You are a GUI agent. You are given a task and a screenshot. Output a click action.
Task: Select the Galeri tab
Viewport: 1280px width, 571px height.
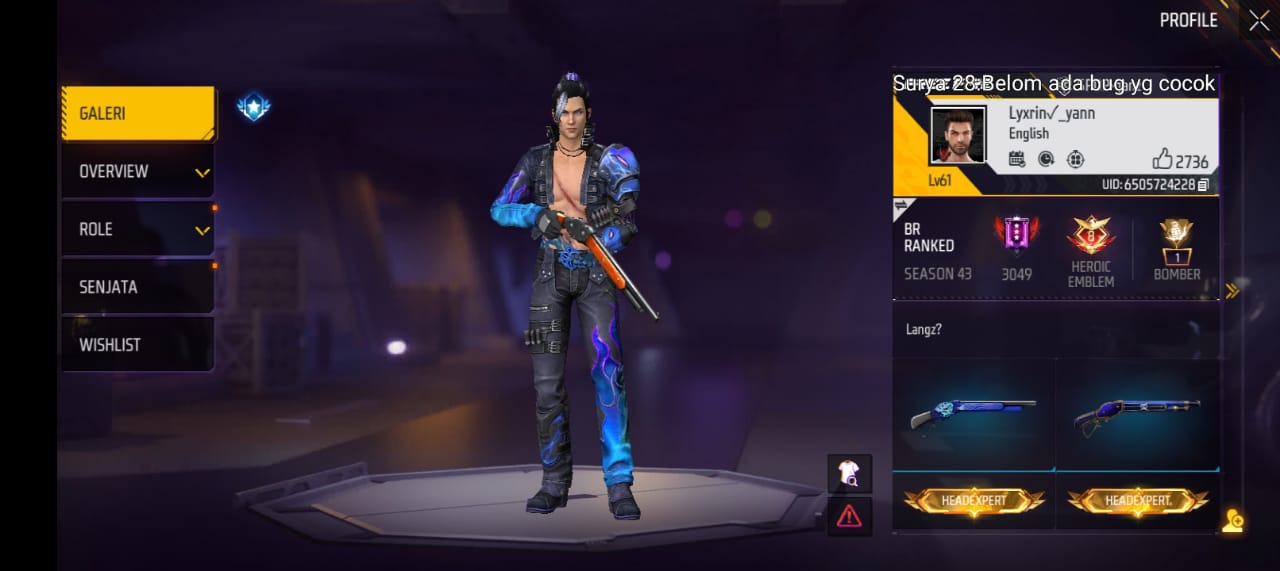coord(138,114)
